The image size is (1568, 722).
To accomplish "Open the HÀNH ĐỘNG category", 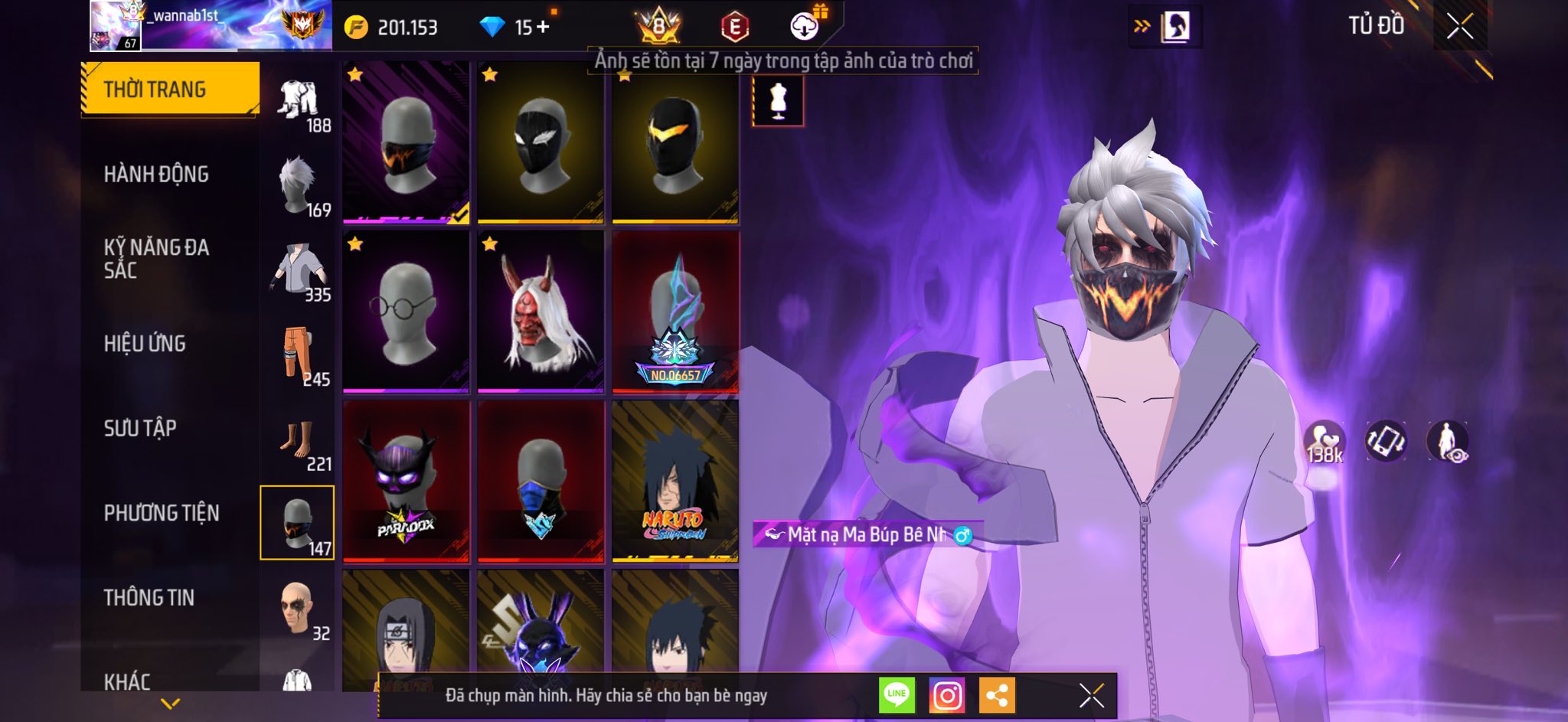I will tap(156, 175).
